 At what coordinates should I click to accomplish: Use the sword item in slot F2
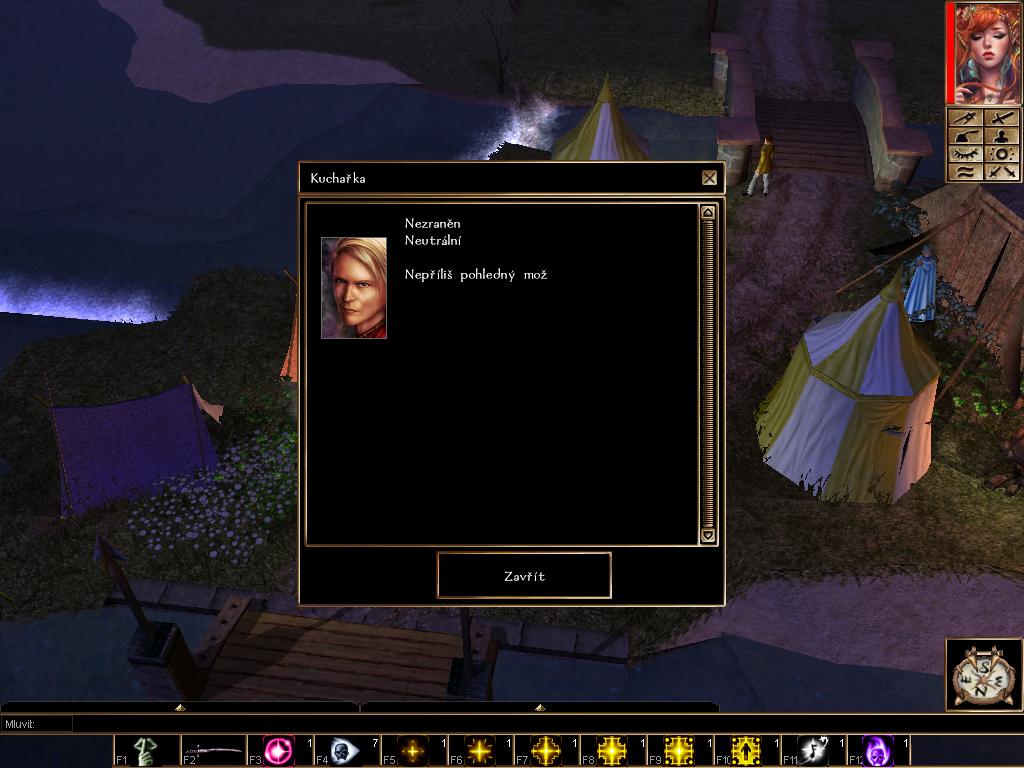214,750
